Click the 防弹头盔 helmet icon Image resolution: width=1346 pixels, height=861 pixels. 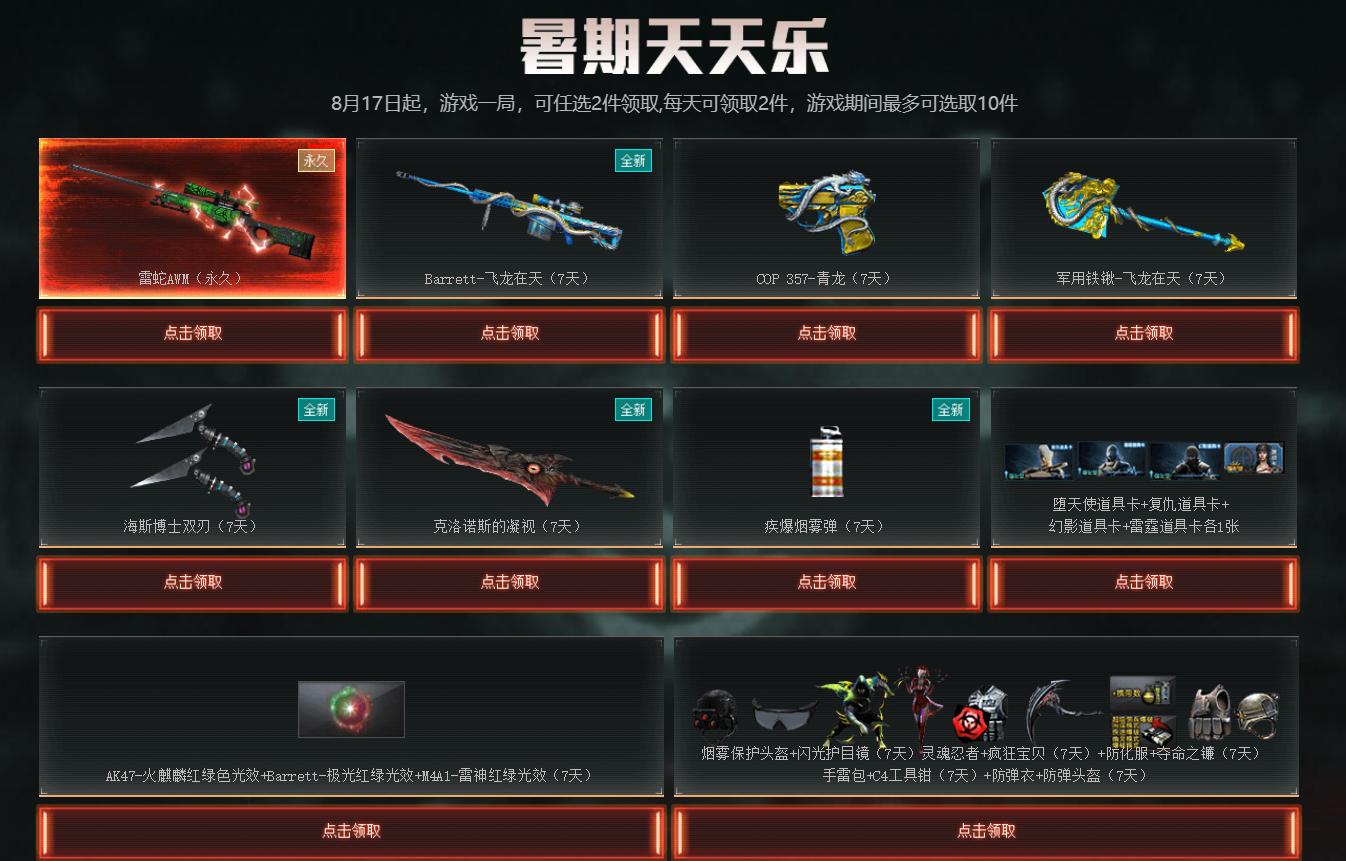[x=1259, y=714]
